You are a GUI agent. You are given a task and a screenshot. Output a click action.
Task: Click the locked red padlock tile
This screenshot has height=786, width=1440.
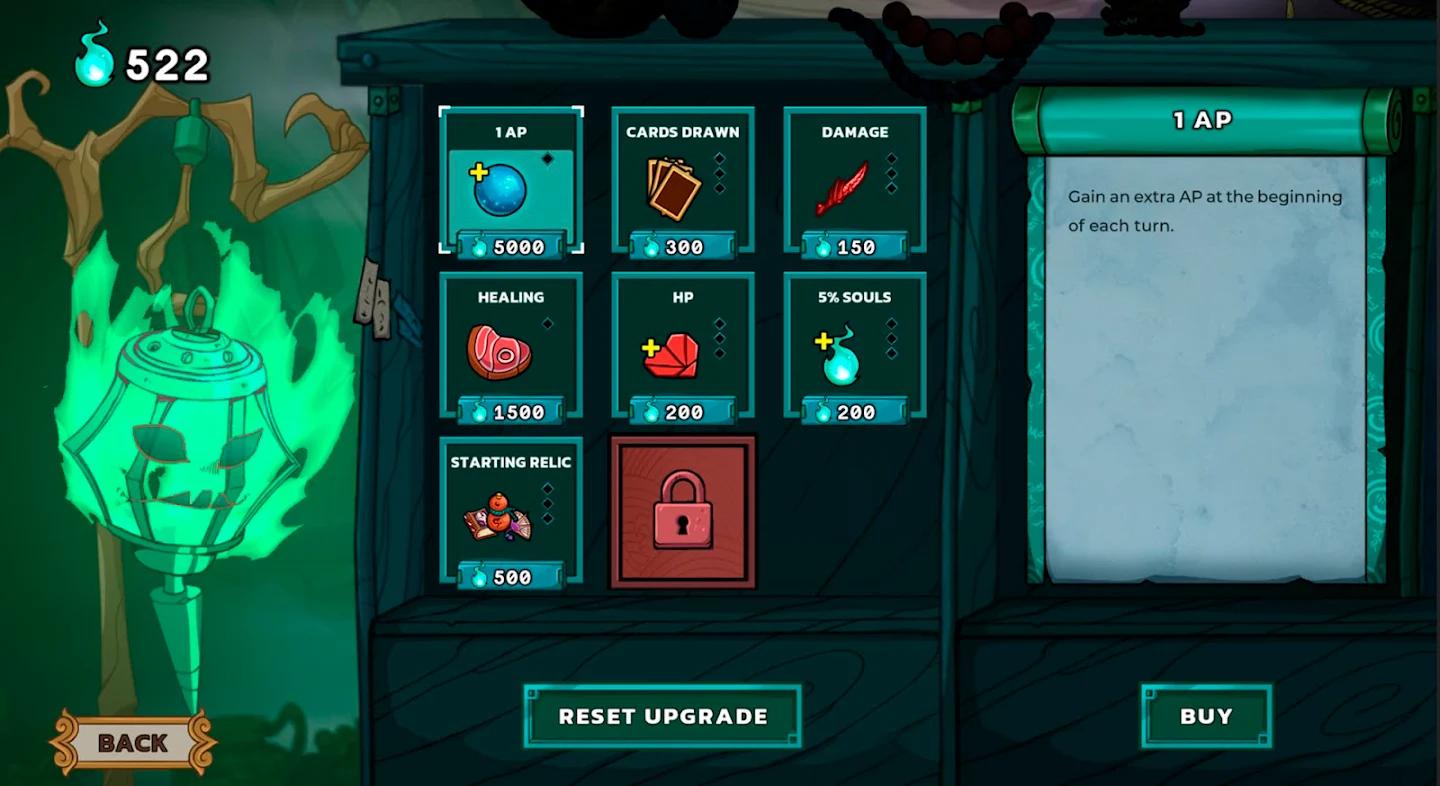coord(683,511)
